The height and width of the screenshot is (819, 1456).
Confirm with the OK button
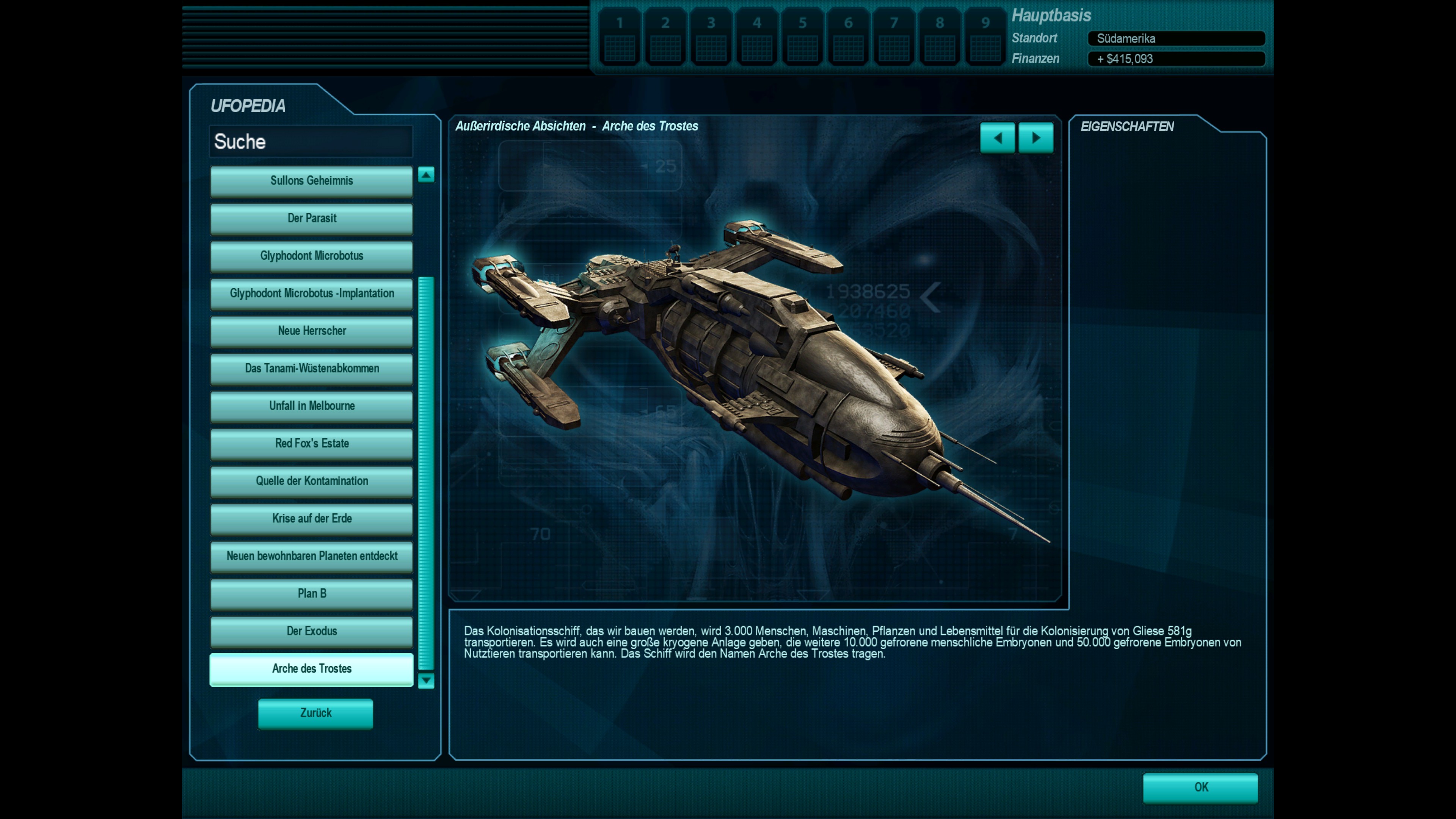(1200, 788)
